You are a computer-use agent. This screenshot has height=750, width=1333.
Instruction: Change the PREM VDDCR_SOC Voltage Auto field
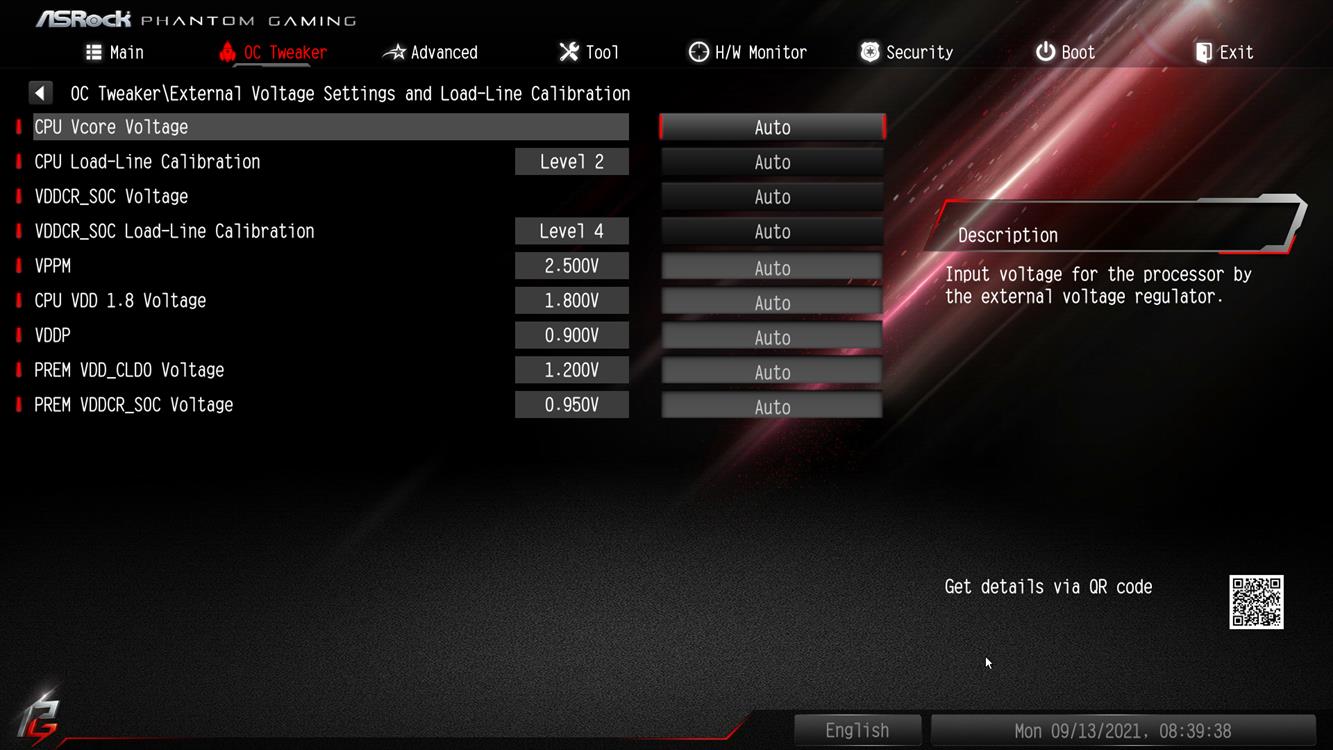(x=772, y=407)
